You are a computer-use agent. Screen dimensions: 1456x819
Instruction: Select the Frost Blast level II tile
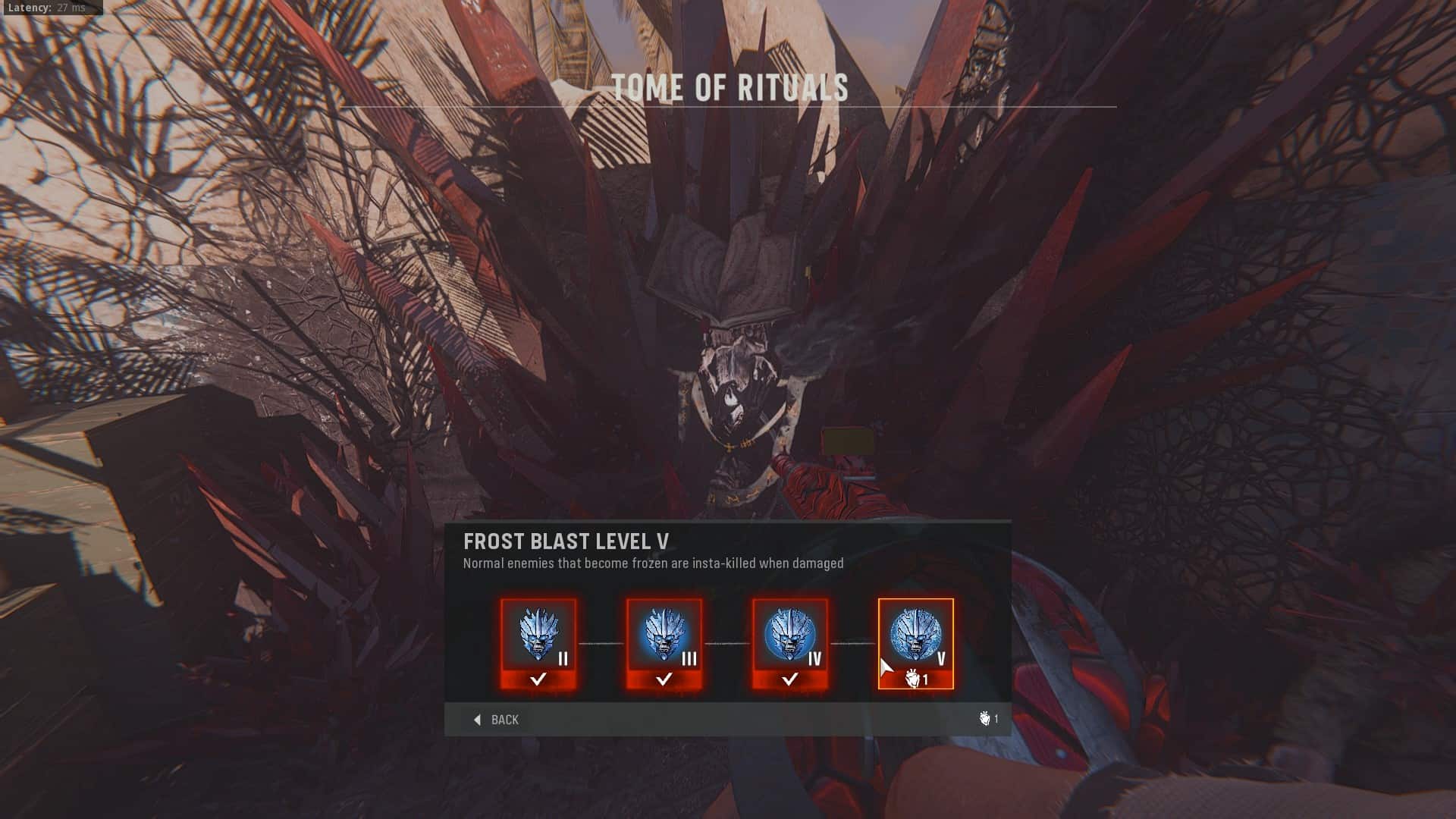538,644
